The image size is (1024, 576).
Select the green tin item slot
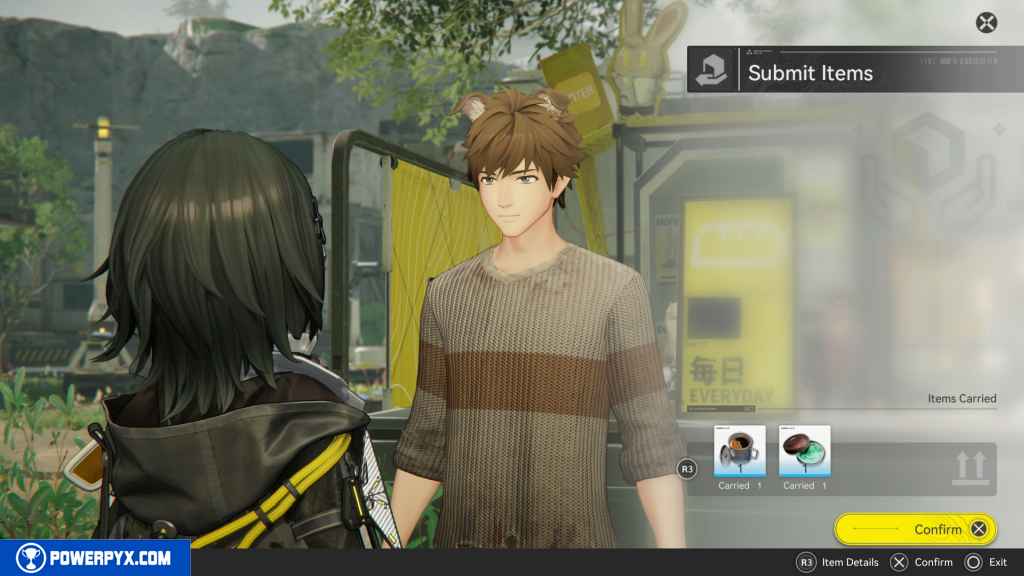[804, 451]
